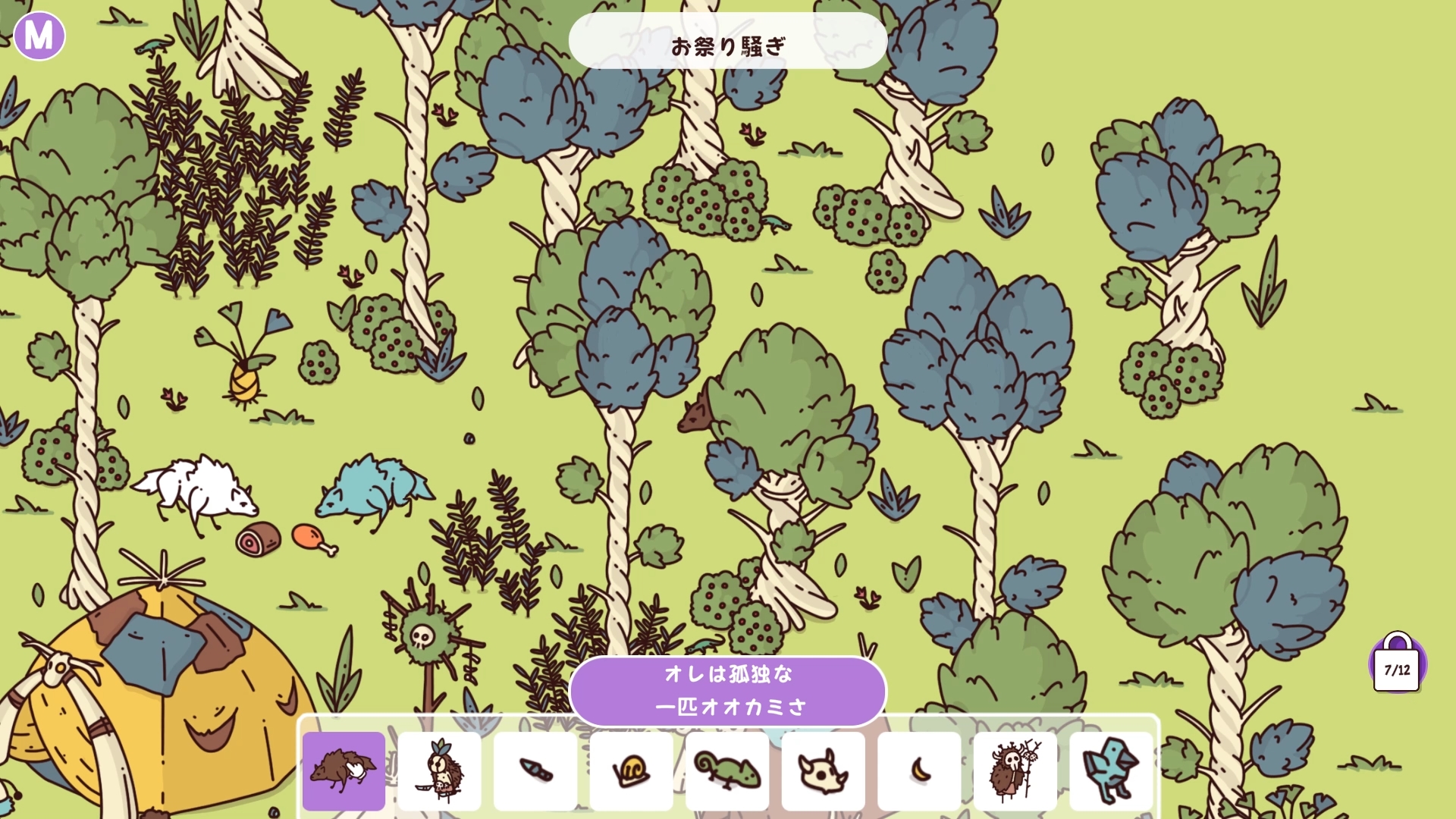Select the stone knife target slot
The width and height of the screenshot is (1456, 819).
[535, 770]
